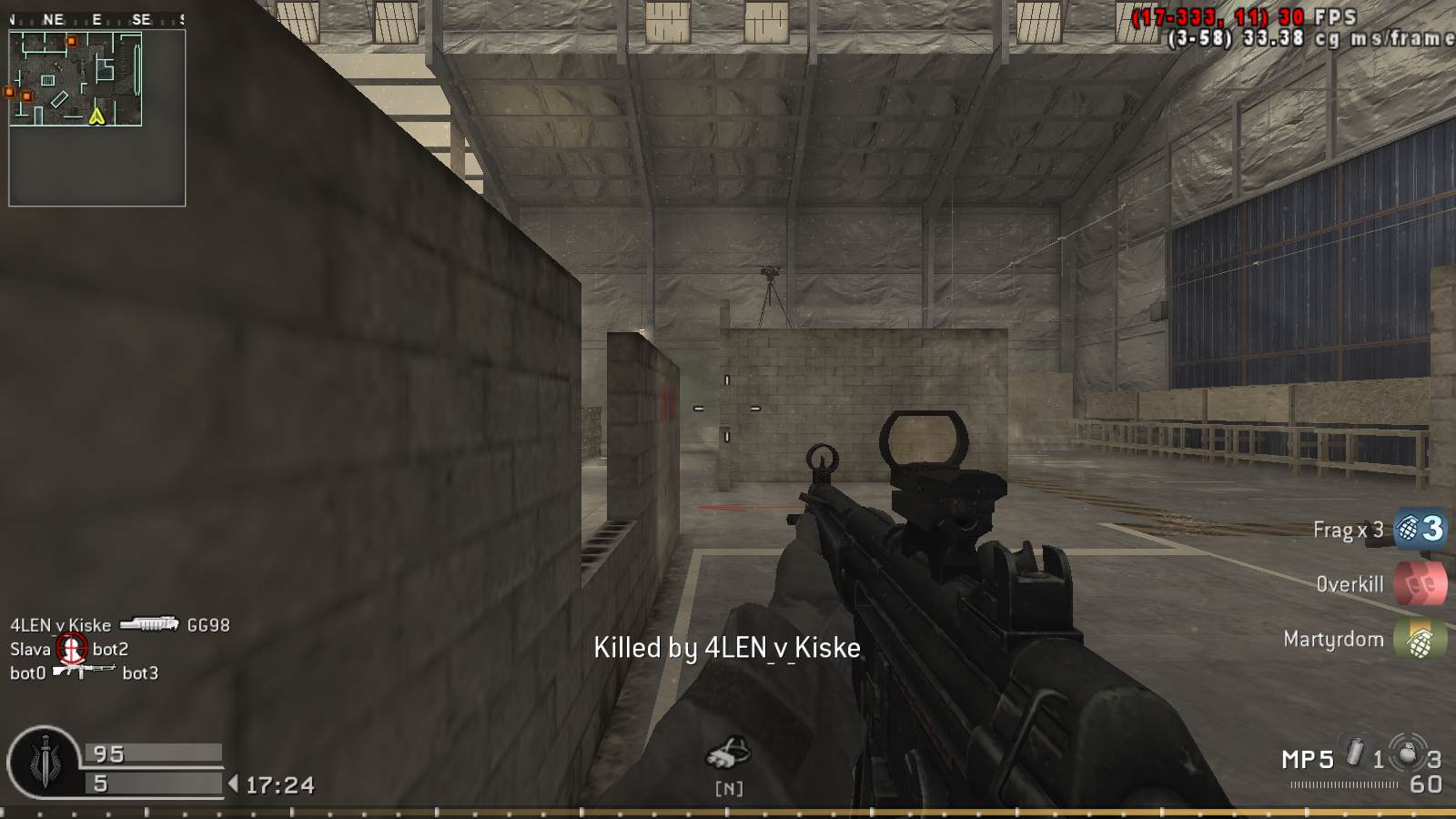
Task: Click the headshot crosshair icon beside Slava
Action: pyautogui.click(x=72, y=648)
